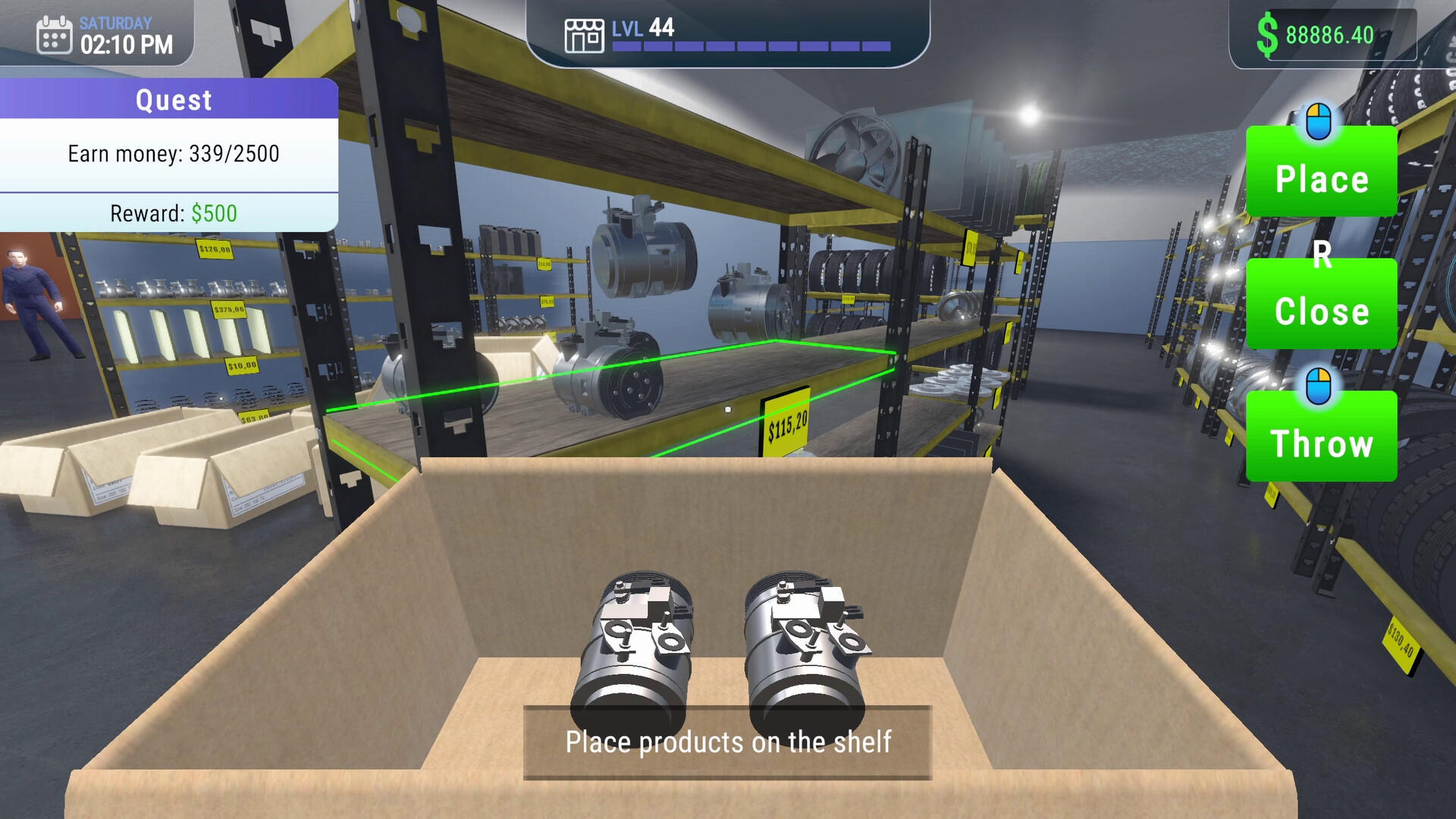
Task: Collapse the Reward: $500 section
Action: click(x=173, y=213)
